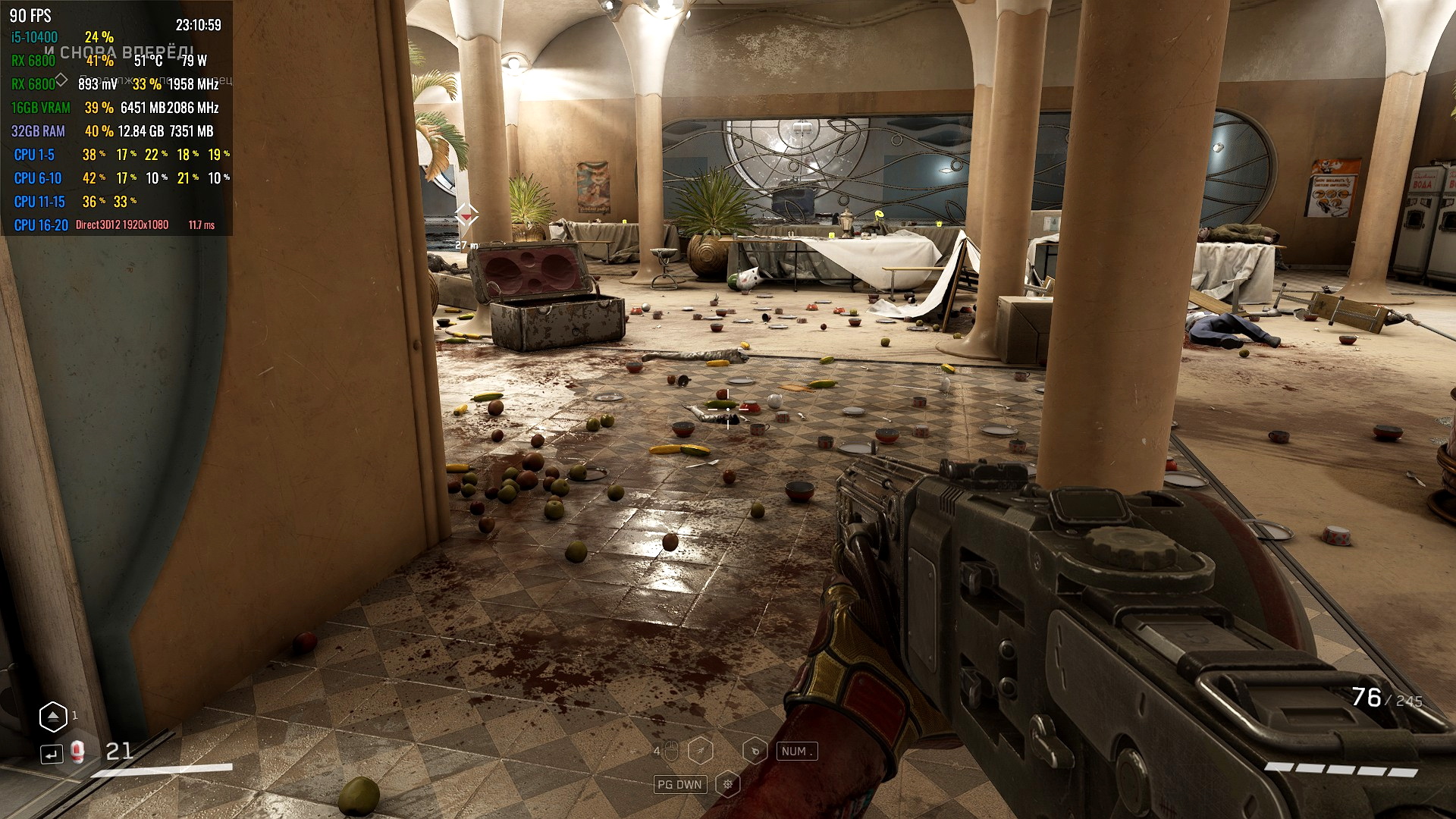This screenshot has height=819, width=1456.
Task: Use the red health capsule item
Action: [77, 752]
